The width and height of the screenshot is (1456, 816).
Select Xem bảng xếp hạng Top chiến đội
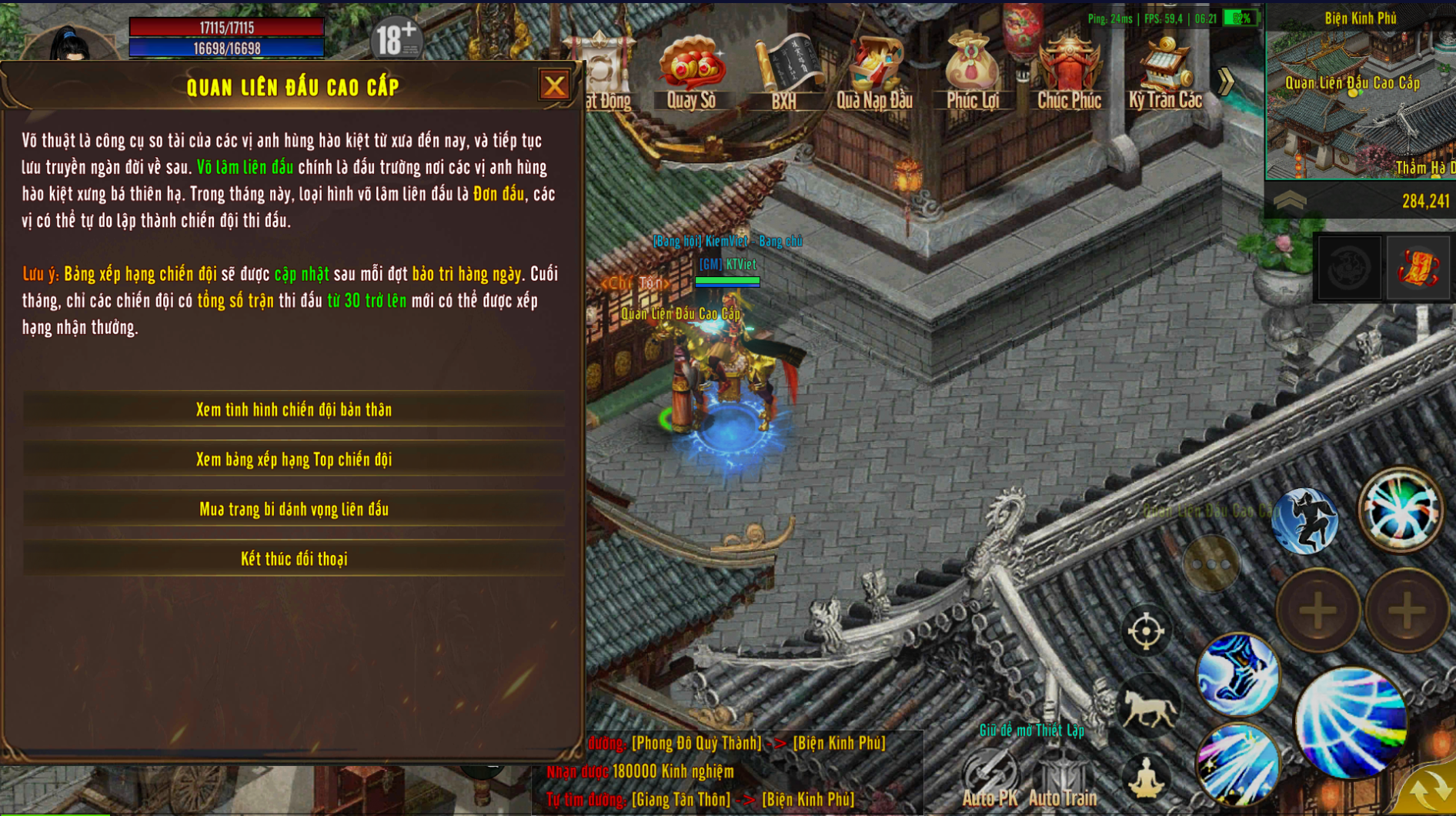point(294,460)
